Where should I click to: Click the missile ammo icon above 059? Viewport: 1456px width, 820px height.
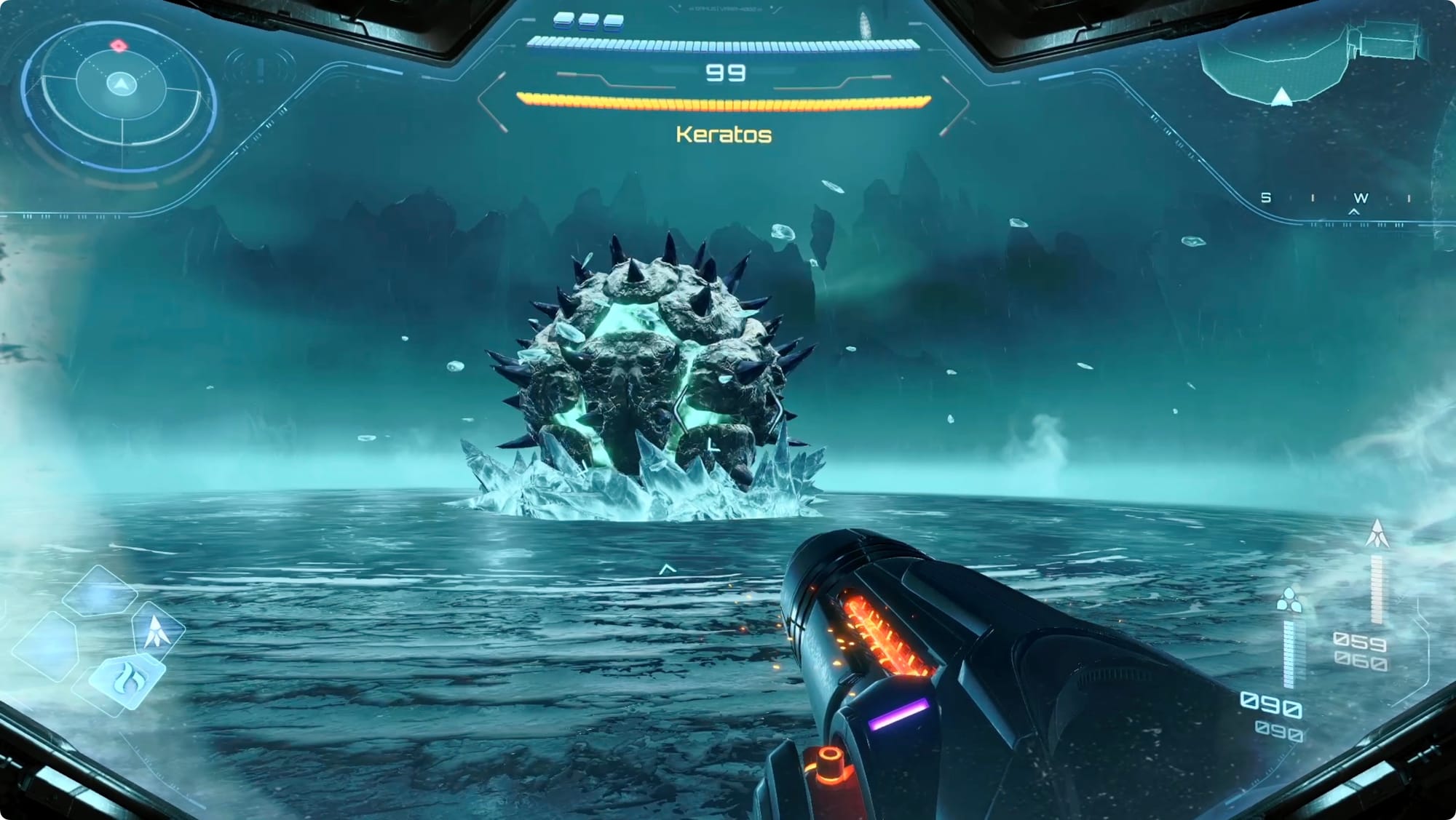pos(1377,534)
